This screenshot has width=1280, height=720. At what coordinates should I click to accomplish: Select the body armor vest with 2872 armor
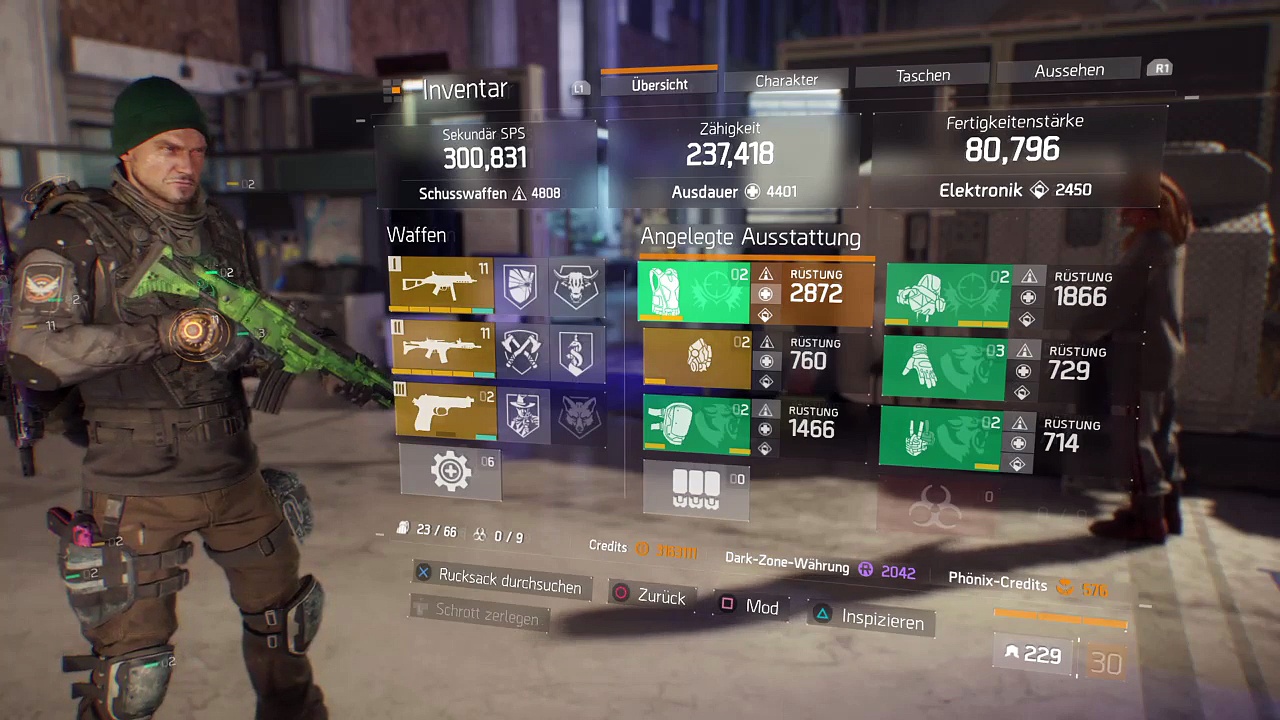click(694, 293)
